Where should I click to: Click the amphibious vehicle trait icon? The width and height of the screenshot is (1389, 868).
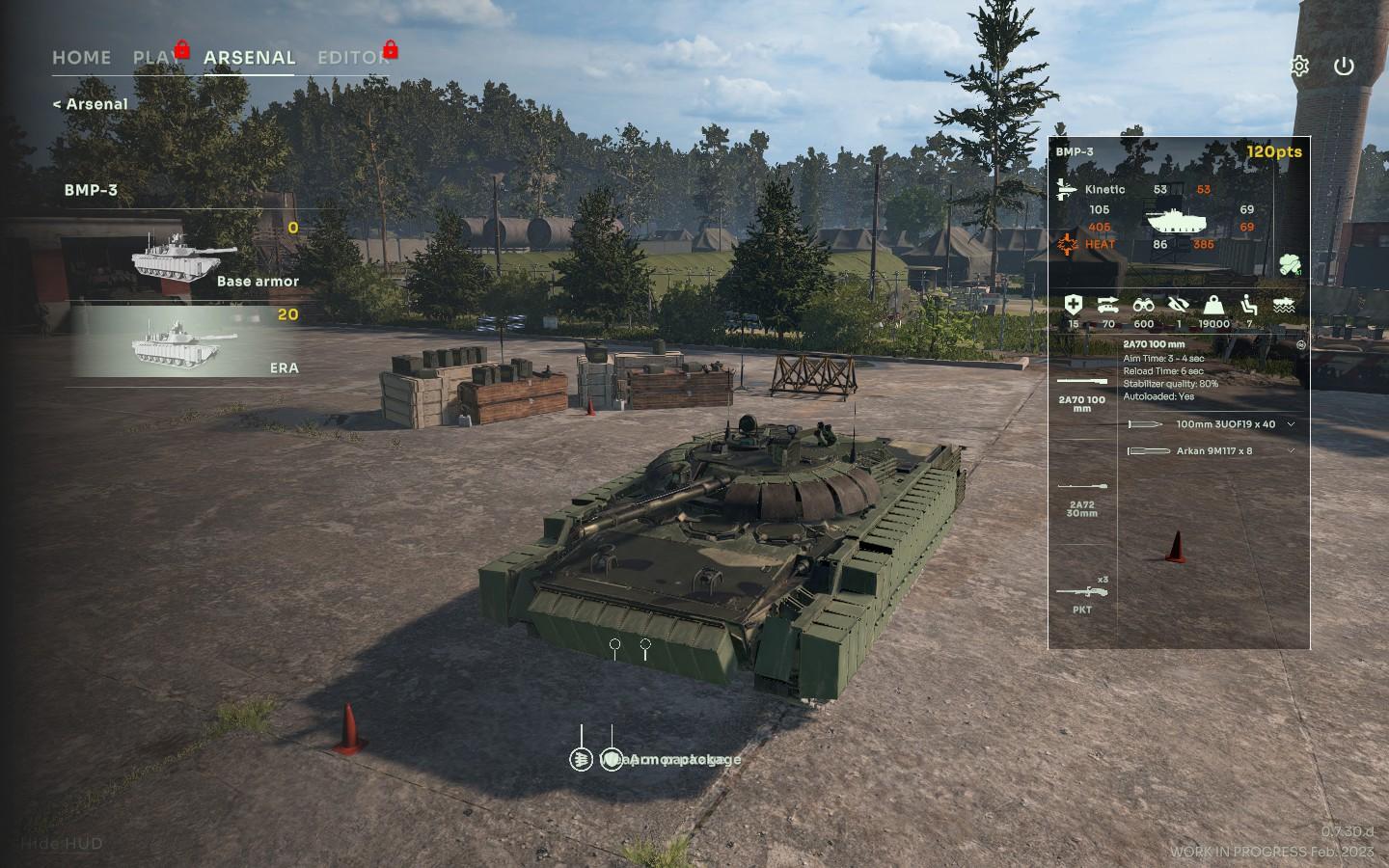coord(1284,306)
